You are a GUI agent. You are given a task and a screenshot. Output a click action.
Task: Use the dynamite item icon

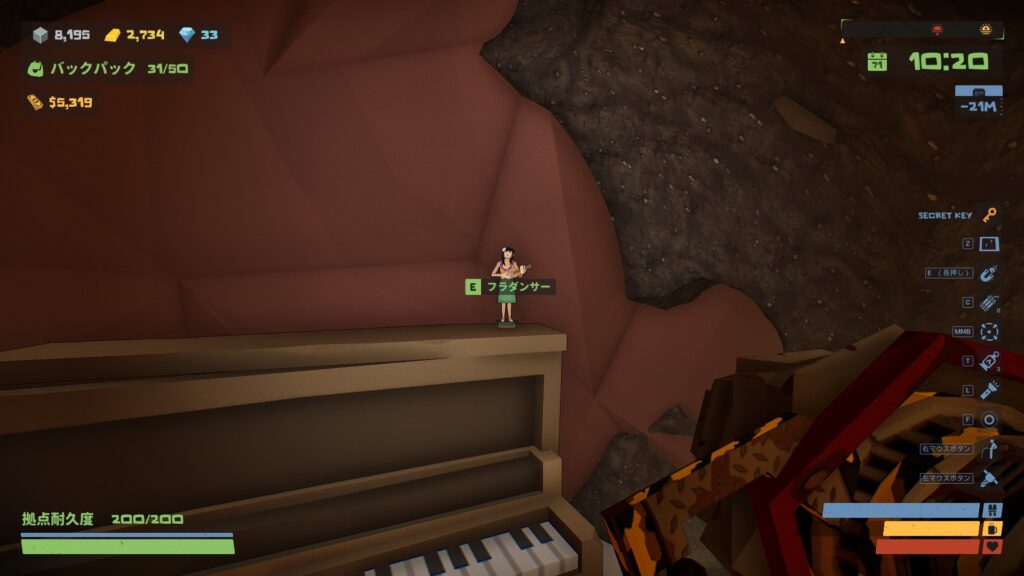coord(989,302)
